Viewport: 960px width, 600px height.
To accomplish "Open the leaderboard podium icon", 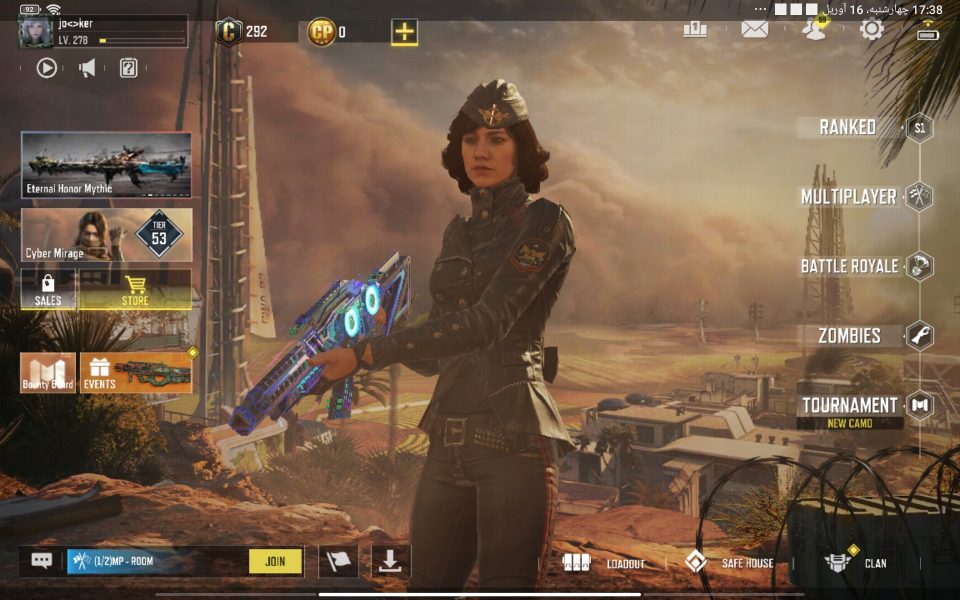I will pyautogui.click(x=695, y=29).
